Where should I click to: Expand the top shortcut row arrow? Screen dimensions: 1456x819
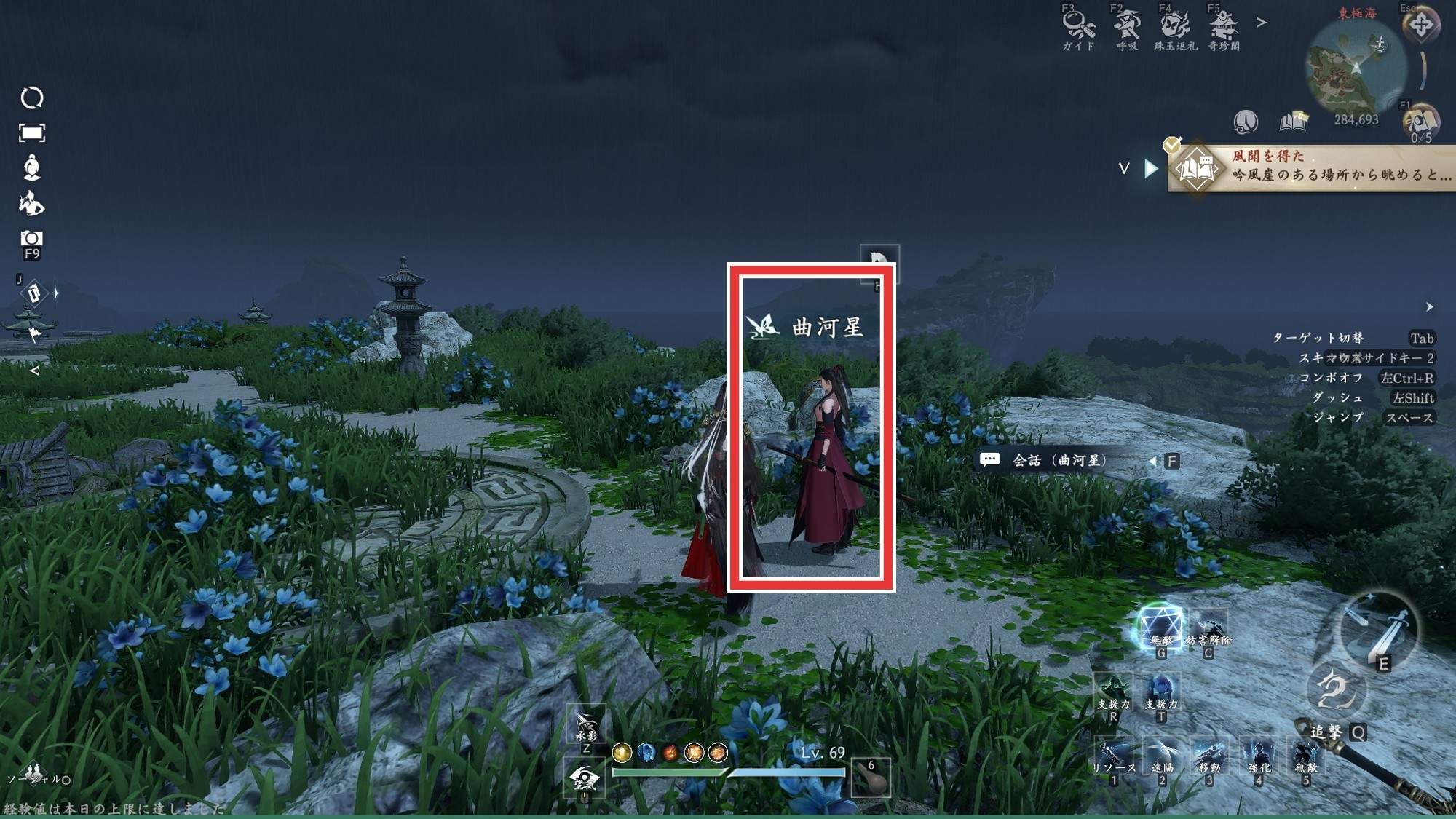tap(1262, 23)
